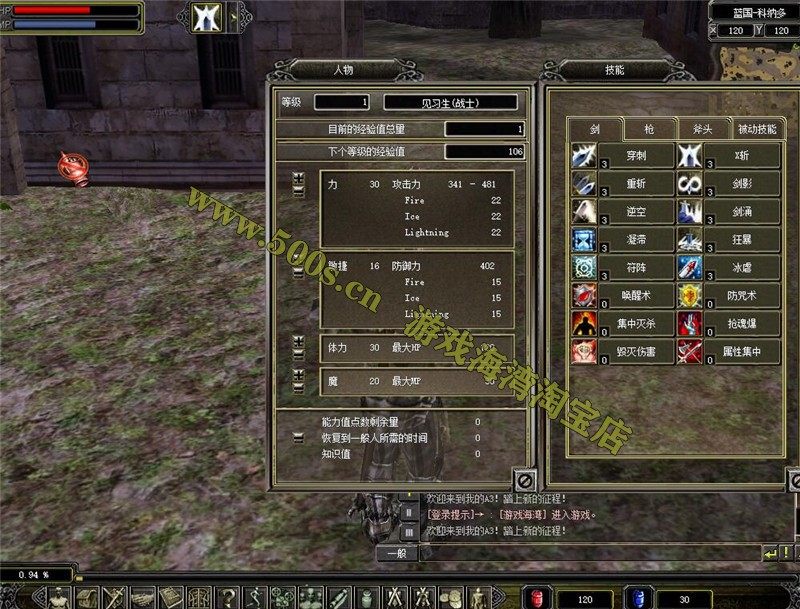Add a point to 力 strength
This screenshot has width=800, height=609.
[x=299, y=178]
